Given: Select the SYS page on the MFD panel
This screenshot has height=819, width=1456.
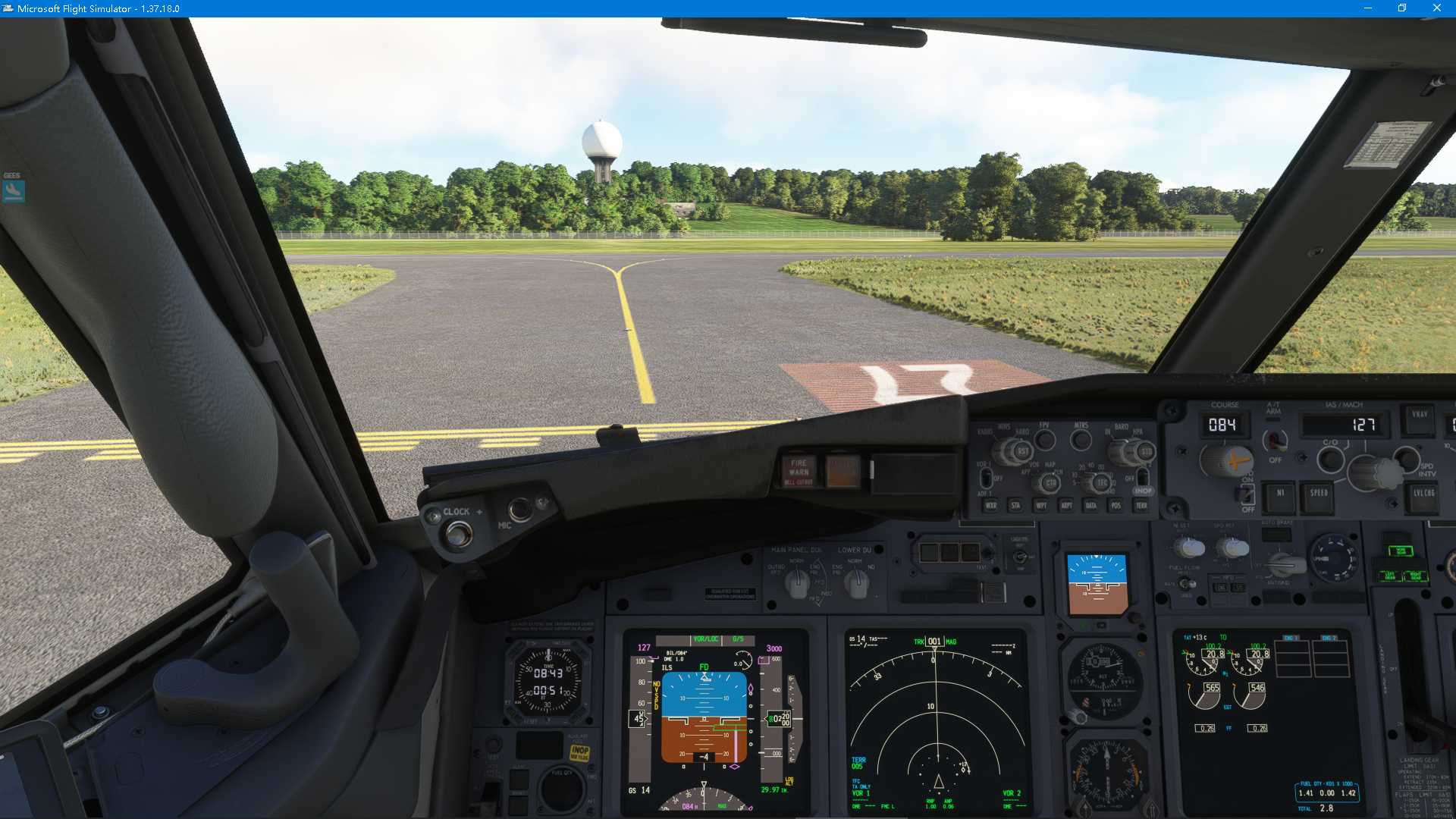Looking at the screenshot, I should click(x=1238, y=588).
